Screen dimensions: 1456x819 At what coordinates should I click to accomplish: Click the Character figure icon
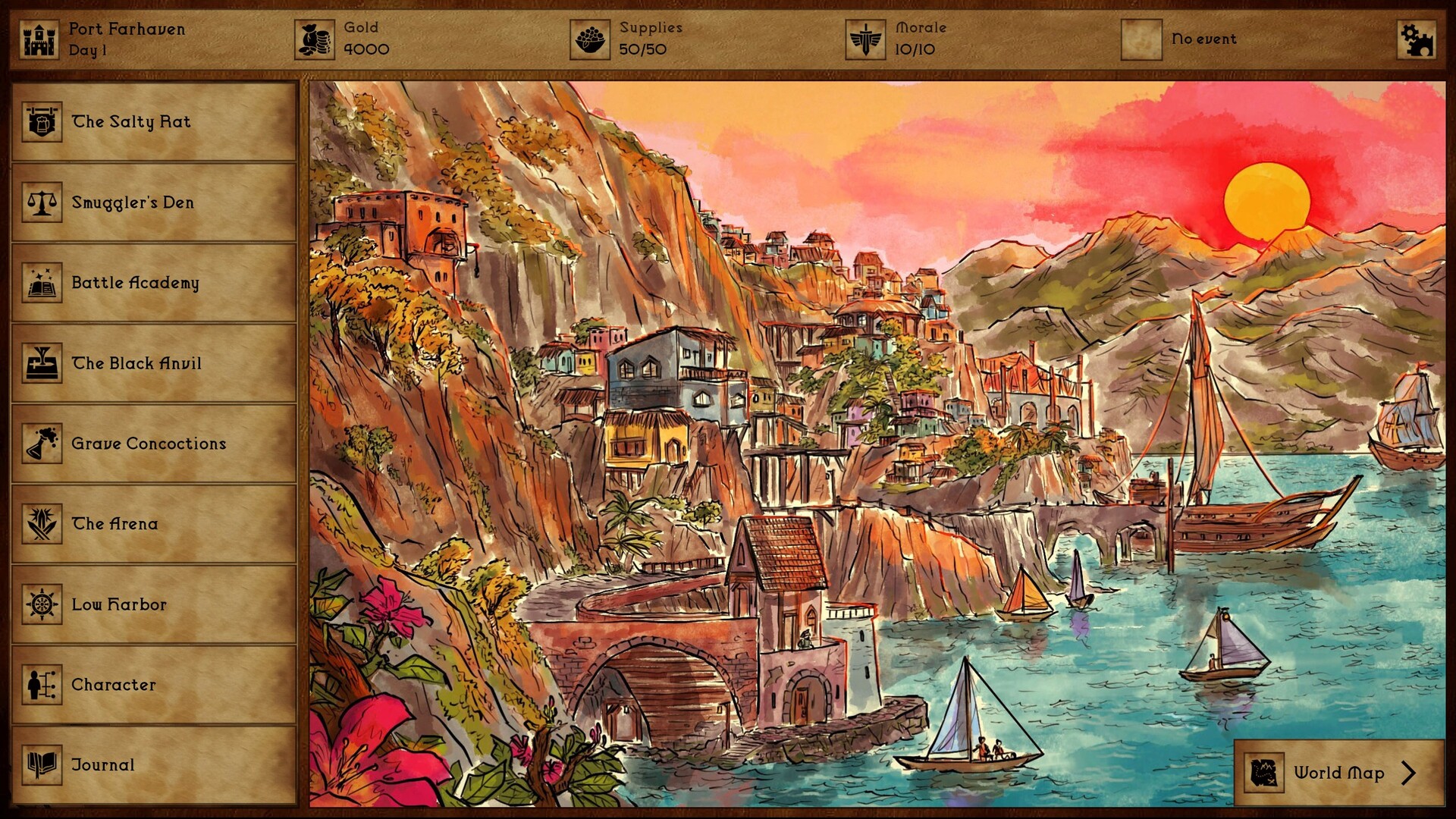click(42, 684)
